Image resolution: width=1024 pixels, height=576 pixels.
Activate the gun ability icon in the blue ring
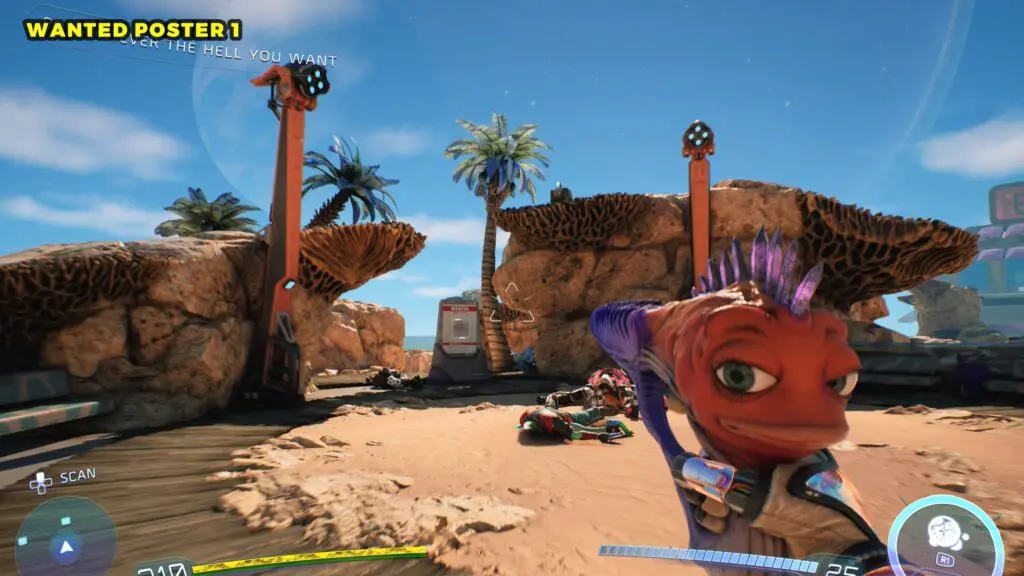coord(943,533)
